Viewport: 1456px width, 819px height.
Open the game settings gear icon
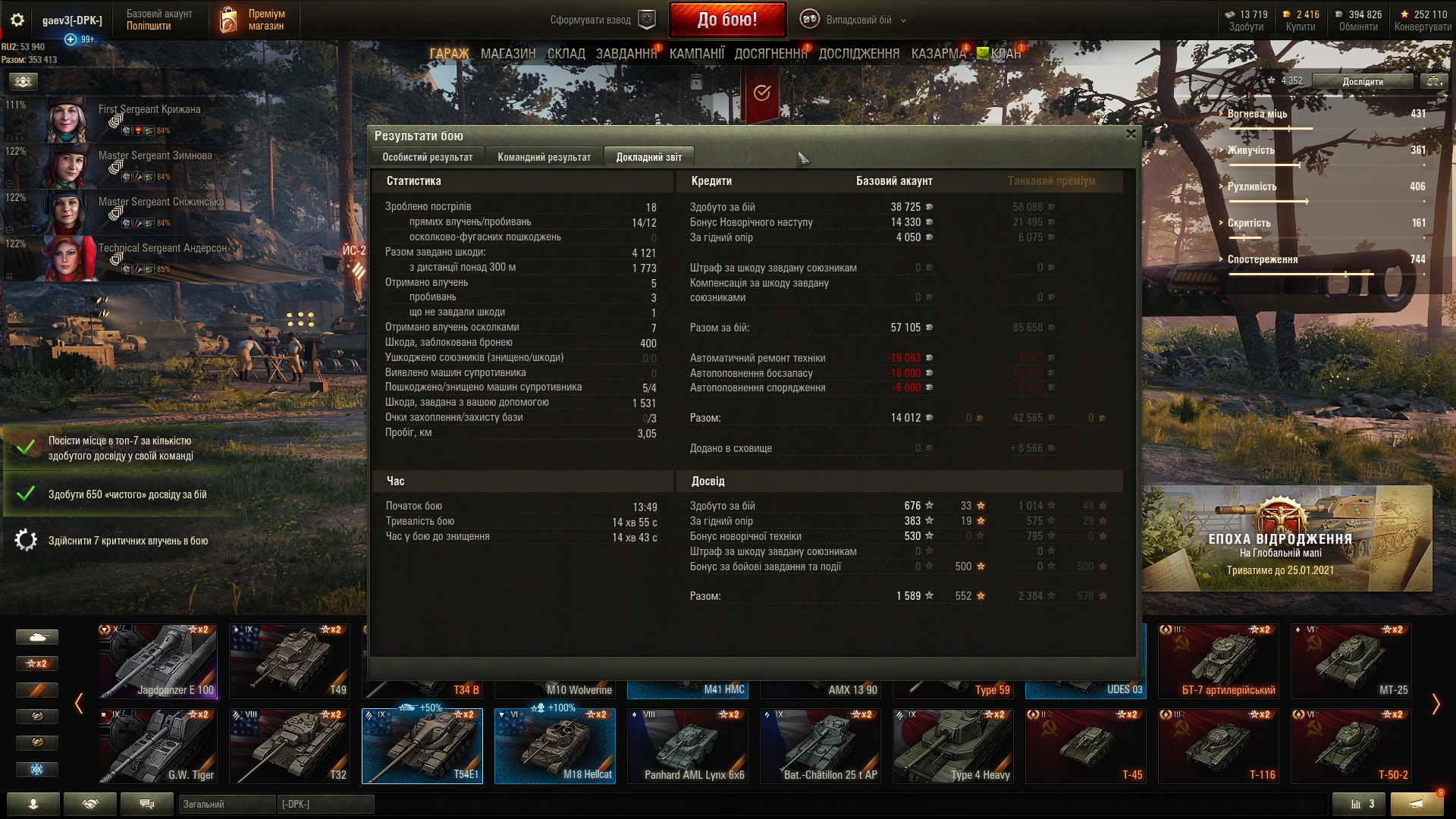click(x=17, y=20)
